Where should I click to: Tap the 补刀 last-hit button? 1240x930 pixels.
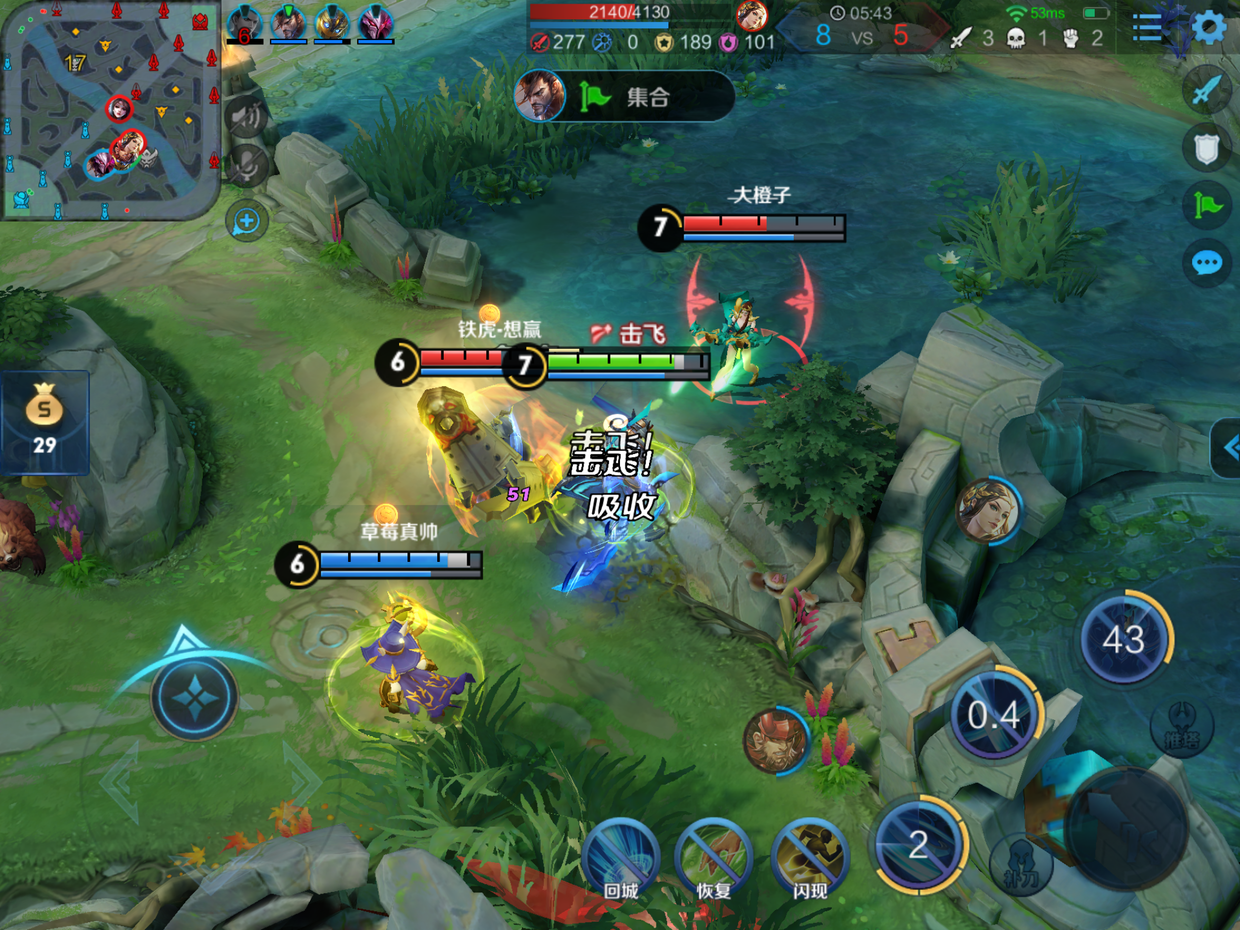point(1020,860)
